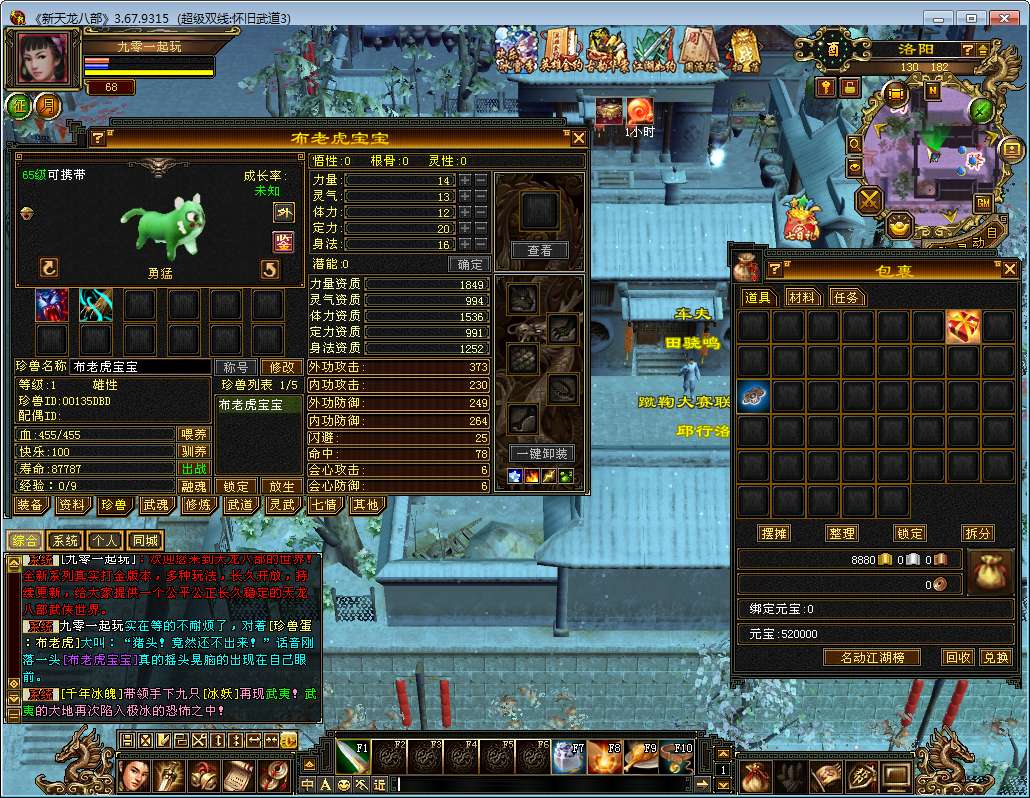Click 一键卸装 to unequip all
Image resolution: width=1030 pixels, height=798 pixels.
pyautogui.click(x=540, y=453)
